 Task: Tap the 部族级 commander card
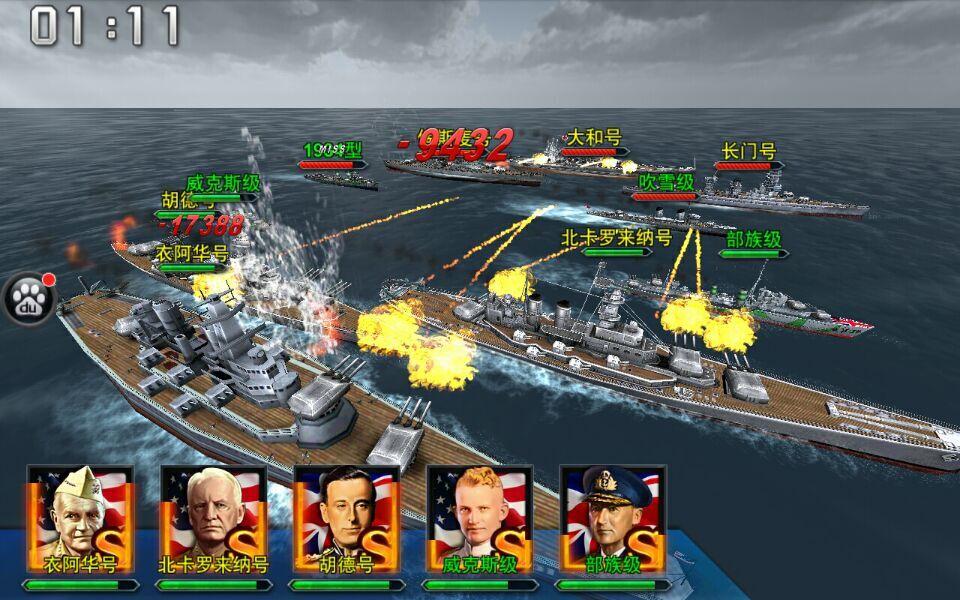pyautogui.click(x=612, y=520)
